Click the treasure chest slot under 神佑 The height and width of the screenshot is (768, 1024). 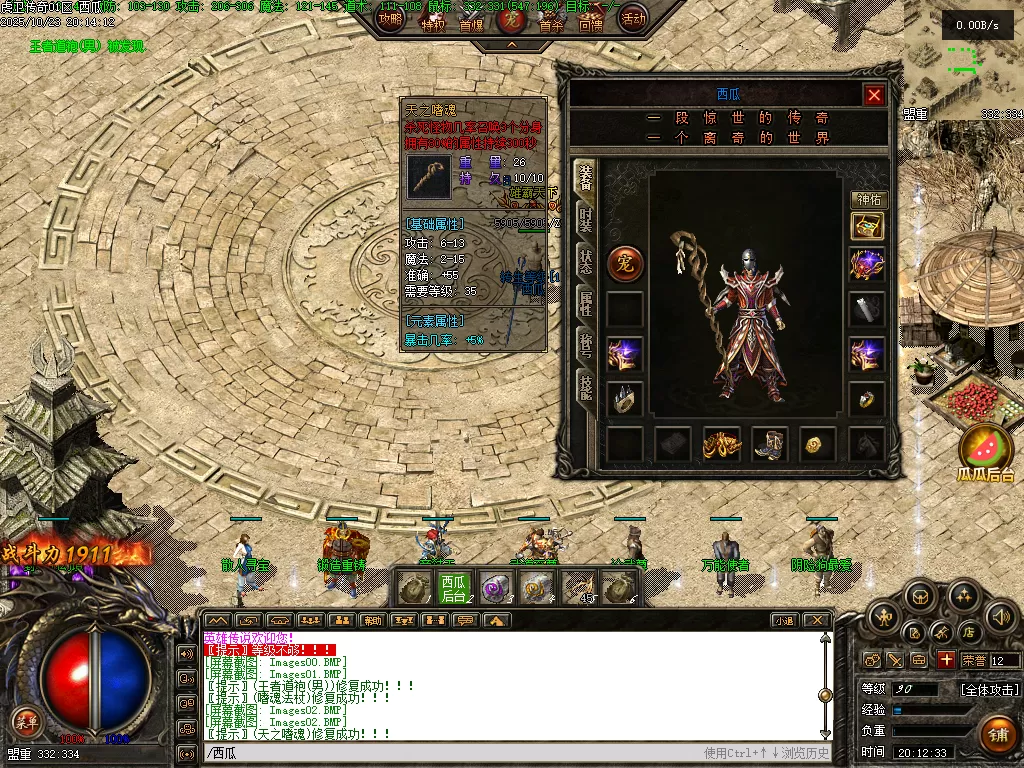click(867, 227)
